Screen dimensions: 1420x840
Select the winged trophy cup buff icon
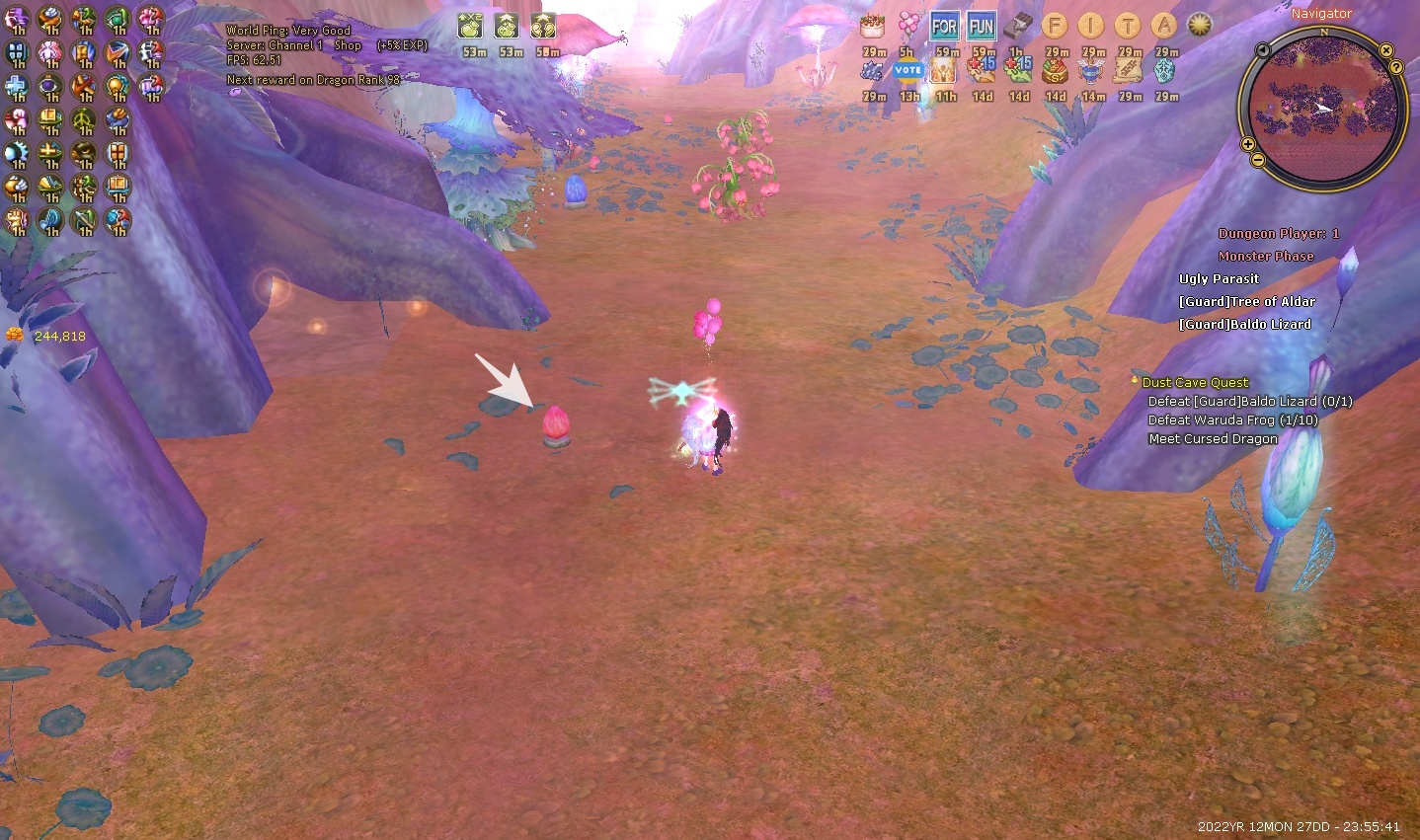[x=1091, y=70]
